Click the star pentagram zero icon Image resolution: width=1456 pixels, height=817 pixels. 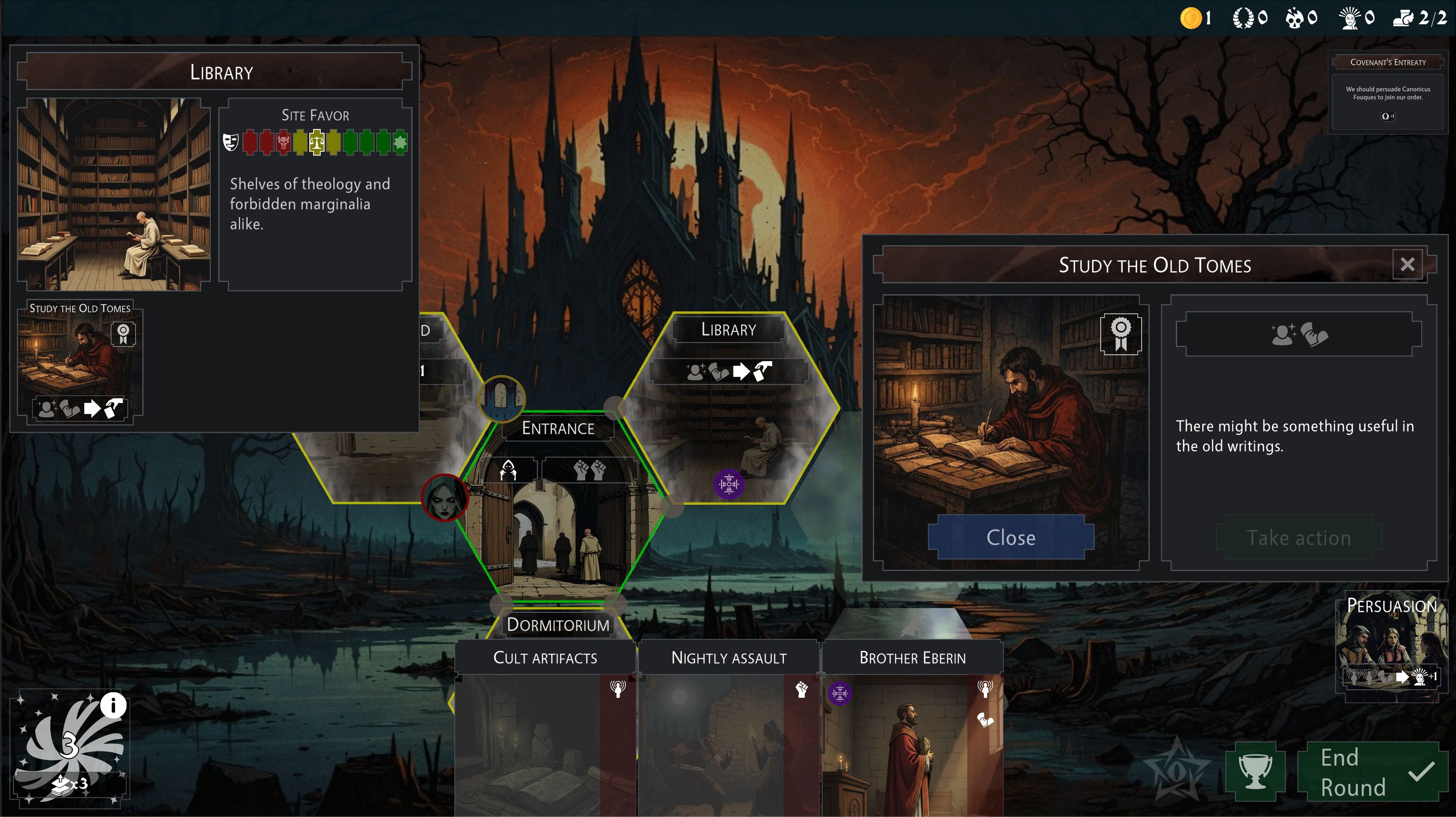[1176, 772]
